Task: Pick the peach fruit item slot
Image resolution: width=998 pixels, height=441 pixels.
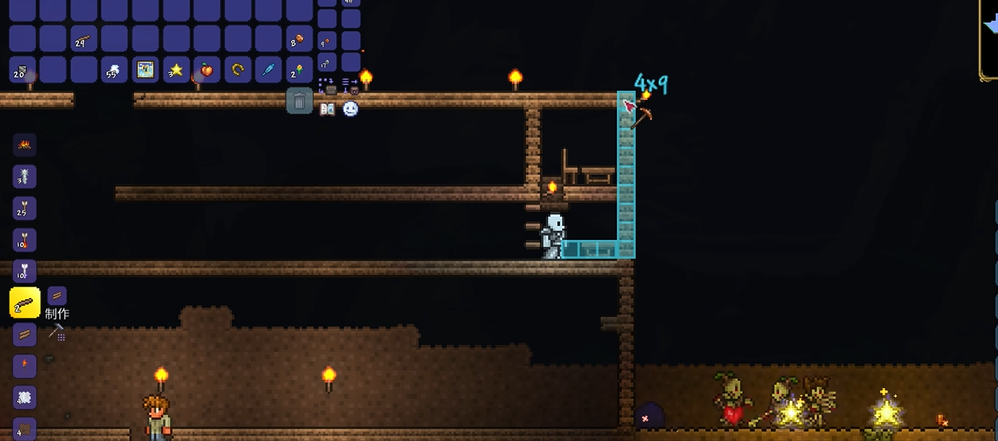Action: [208, 70]
